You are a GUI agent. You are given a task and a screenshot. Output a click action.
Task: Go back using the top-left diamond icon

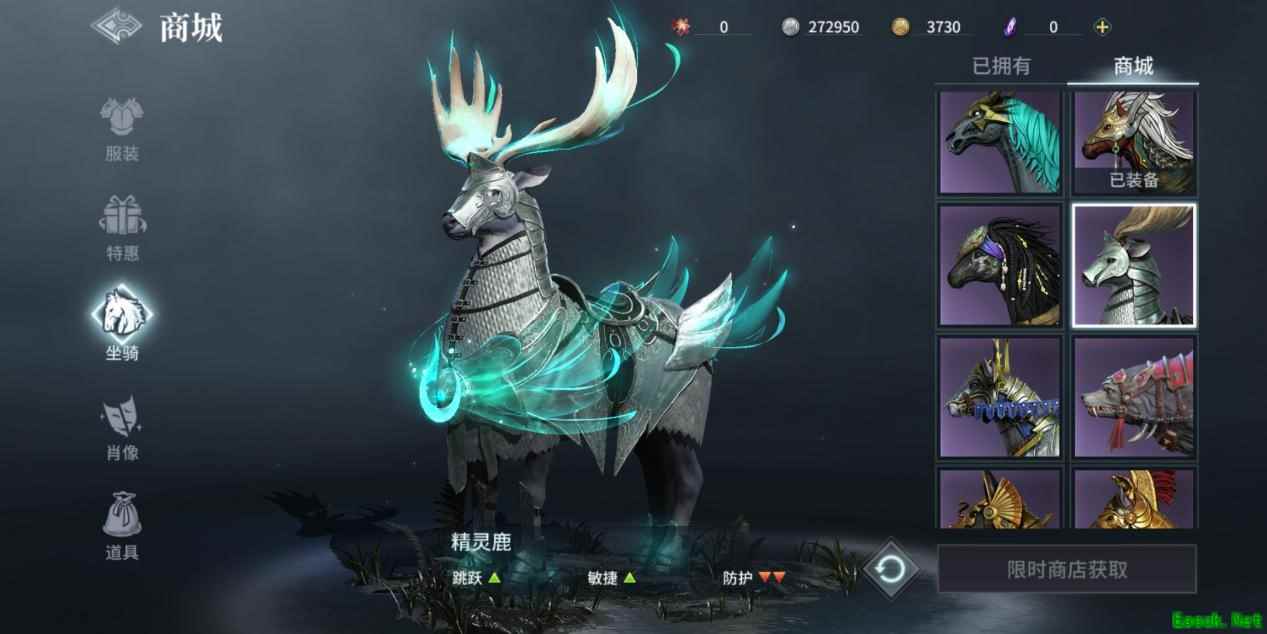[117, 26]
